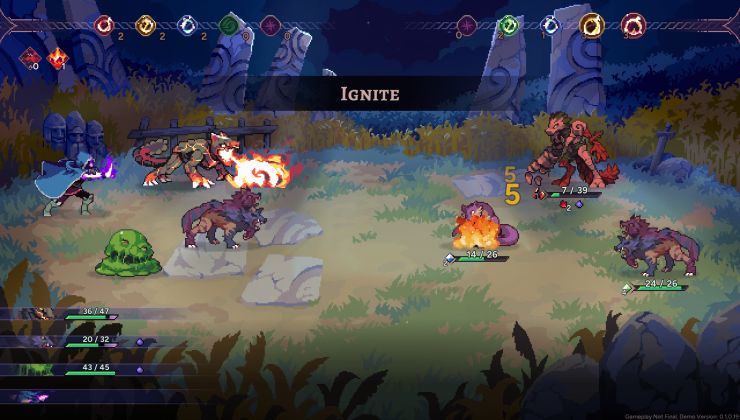This screenshot has width=740, height=420.
Task: Select the party's green spiral rune icon
Action: pyautogui.click(x=230, y=25)
